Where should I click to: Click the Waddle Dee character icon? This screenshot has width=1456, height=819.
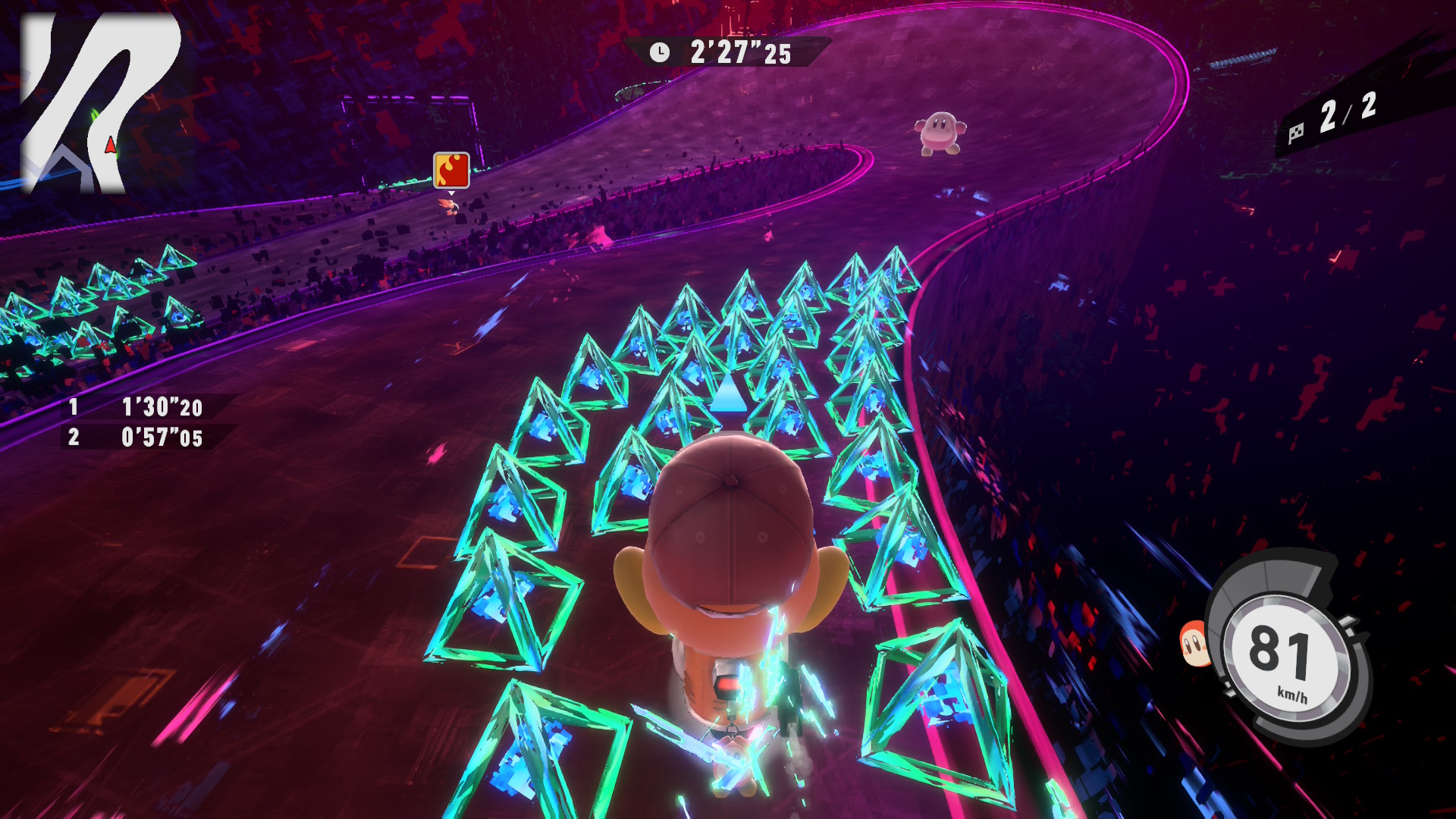coord(1195,644)
